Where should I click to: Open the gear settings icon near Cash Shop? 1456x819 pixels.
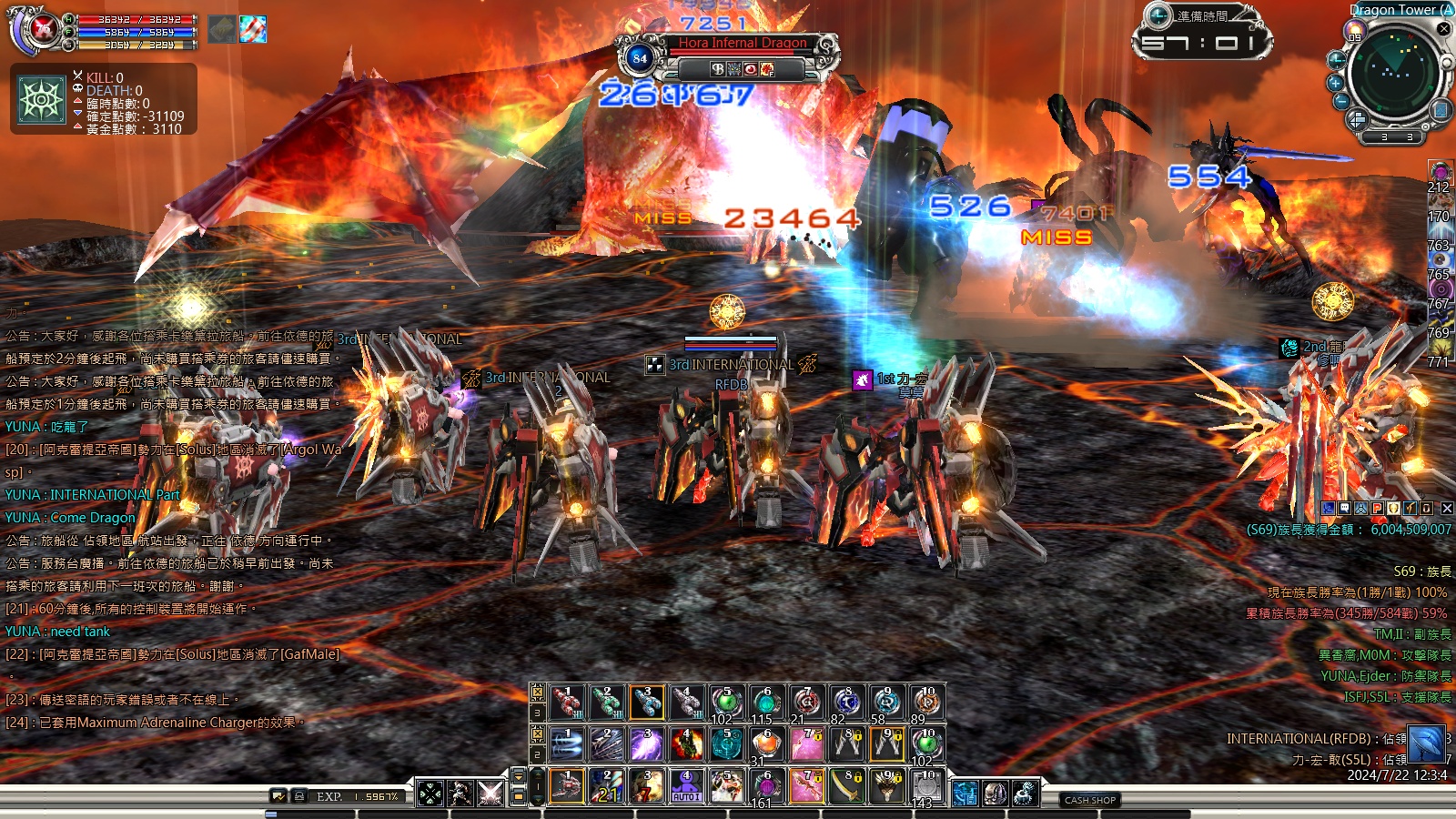coord(1026,794)
